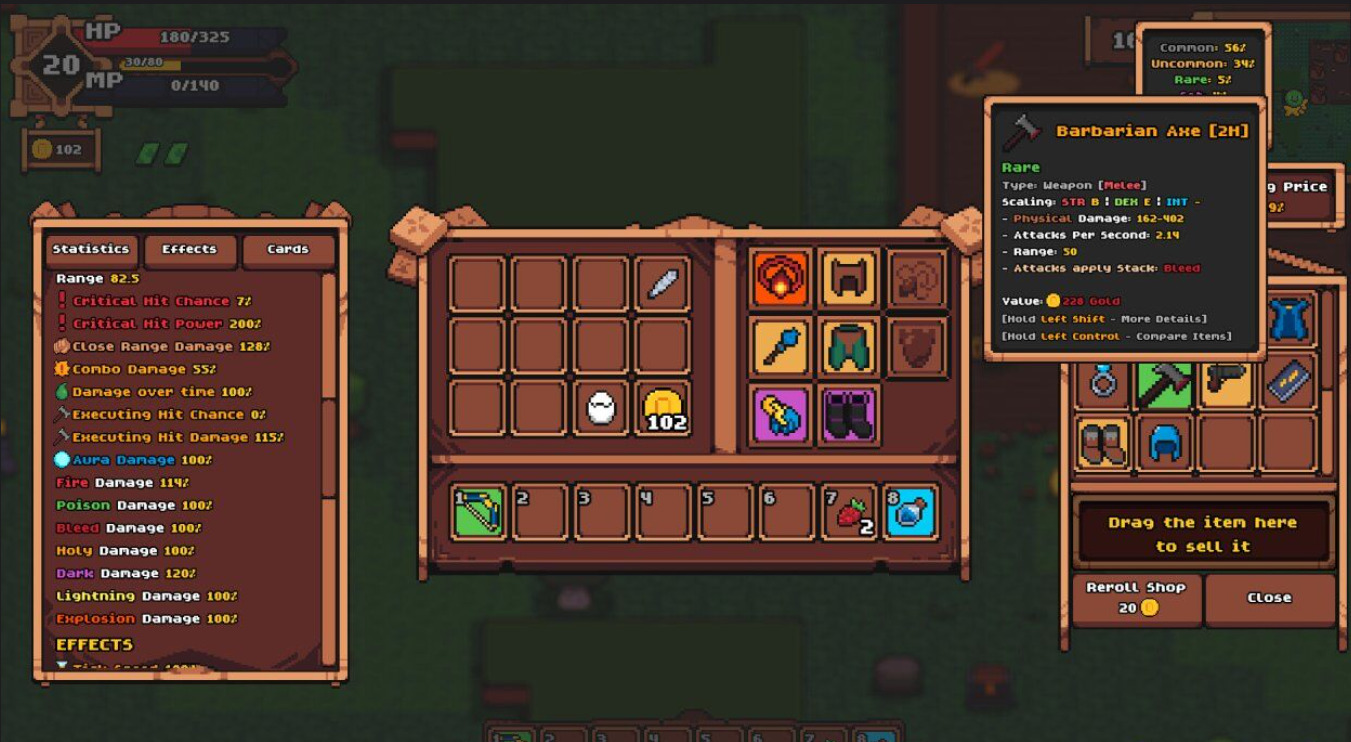1351x742 pixels.
Task: Switch to the Statistics tab
Action: [91, 250]
